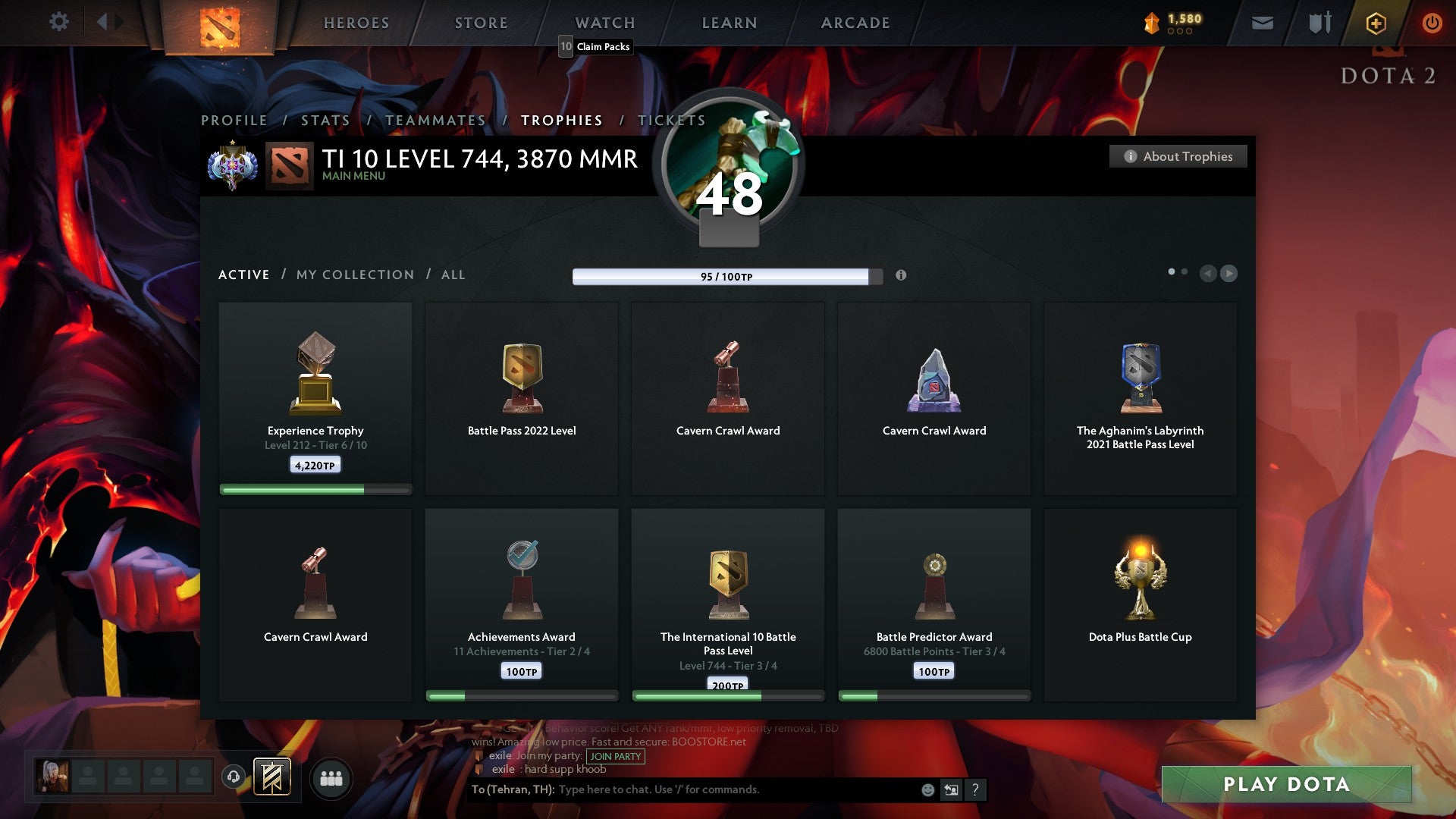The height and width of the screenshot is (819, 1456).
Task: Click the previous trophies page arrow
Action: click(x=1207, y=274)
